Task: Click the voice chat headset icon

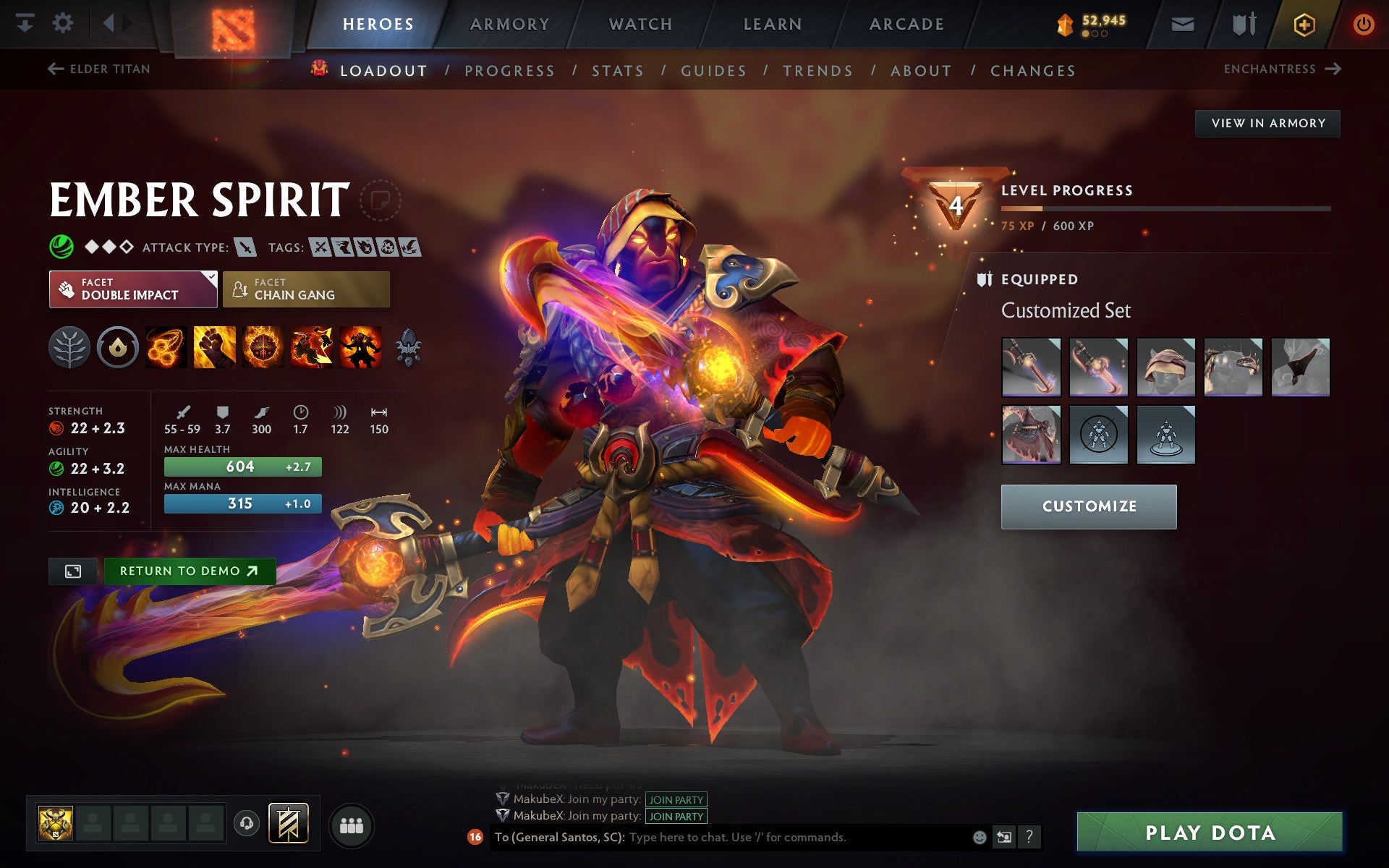Action: click(246, 822)
